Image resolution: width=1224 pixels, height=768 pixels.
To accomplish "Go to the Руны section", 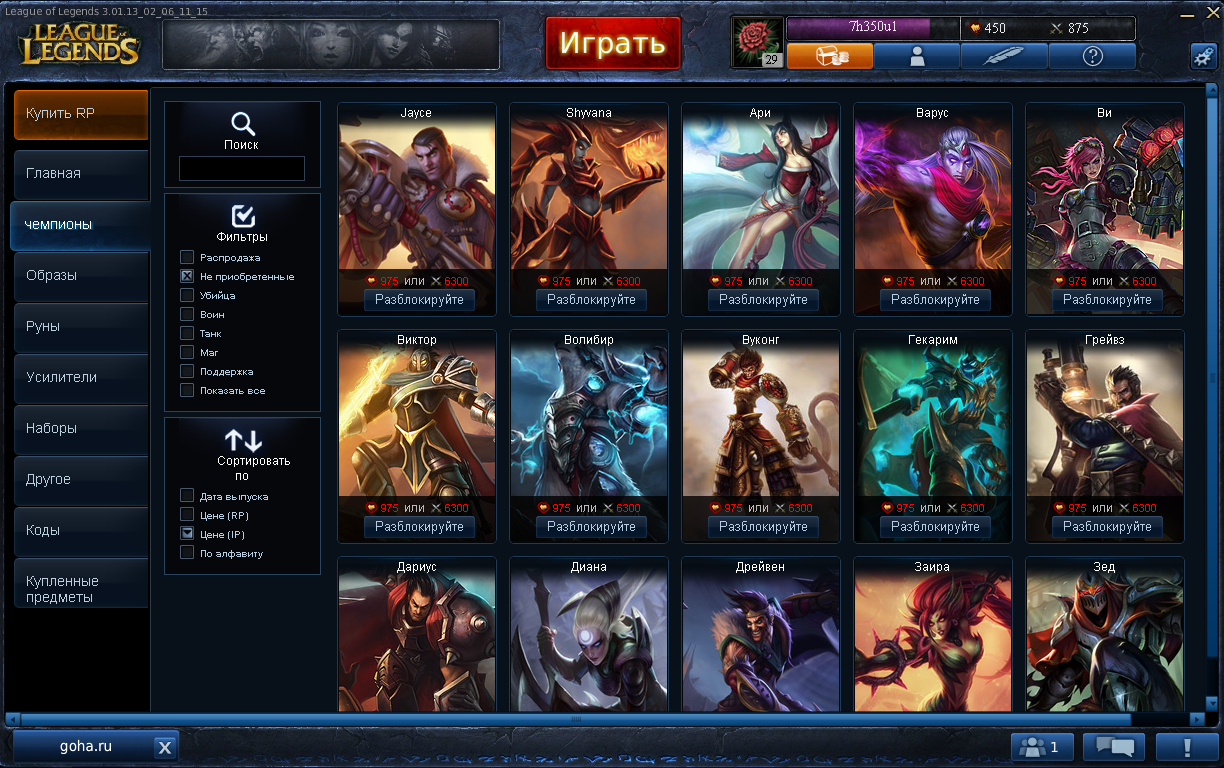I will [80, 326].
